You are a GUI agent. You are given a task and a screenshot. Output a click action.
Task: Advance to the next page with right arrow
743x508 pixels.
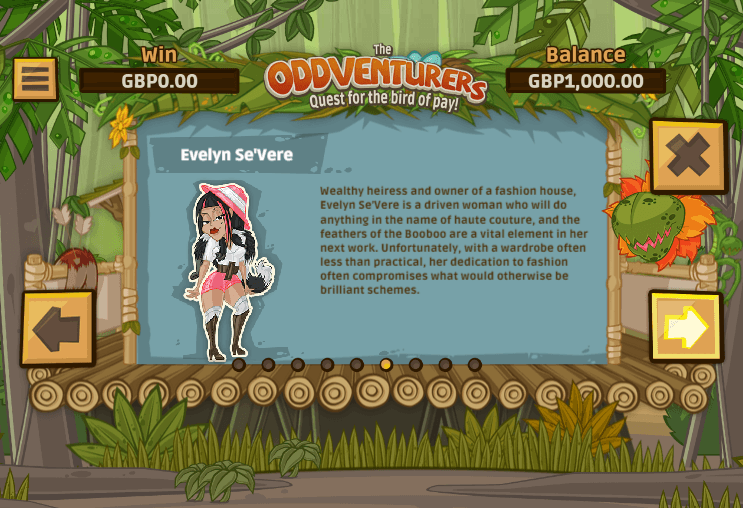(x=686, y=327)
